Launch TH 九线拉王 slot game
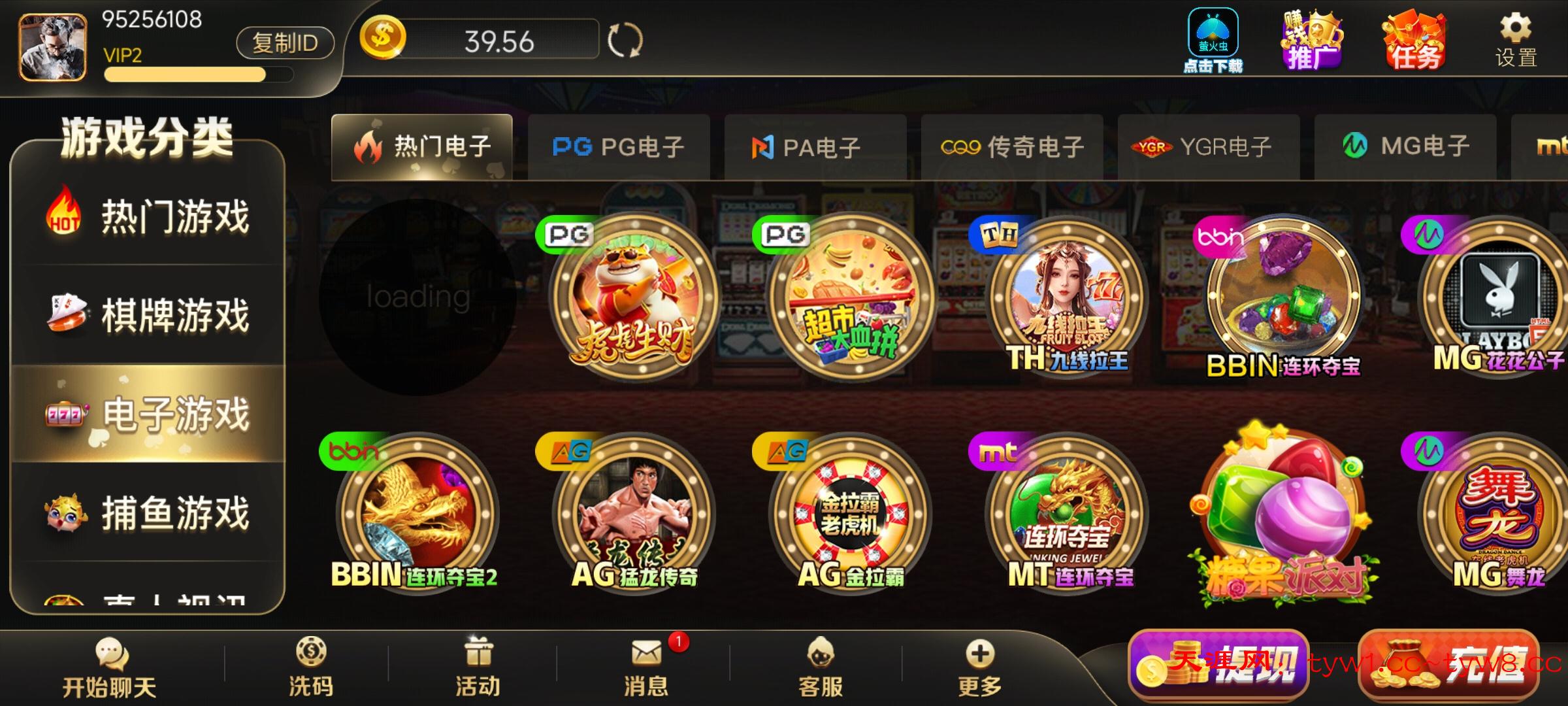This screenshot has height=706, width=1568. point(1068,297)
